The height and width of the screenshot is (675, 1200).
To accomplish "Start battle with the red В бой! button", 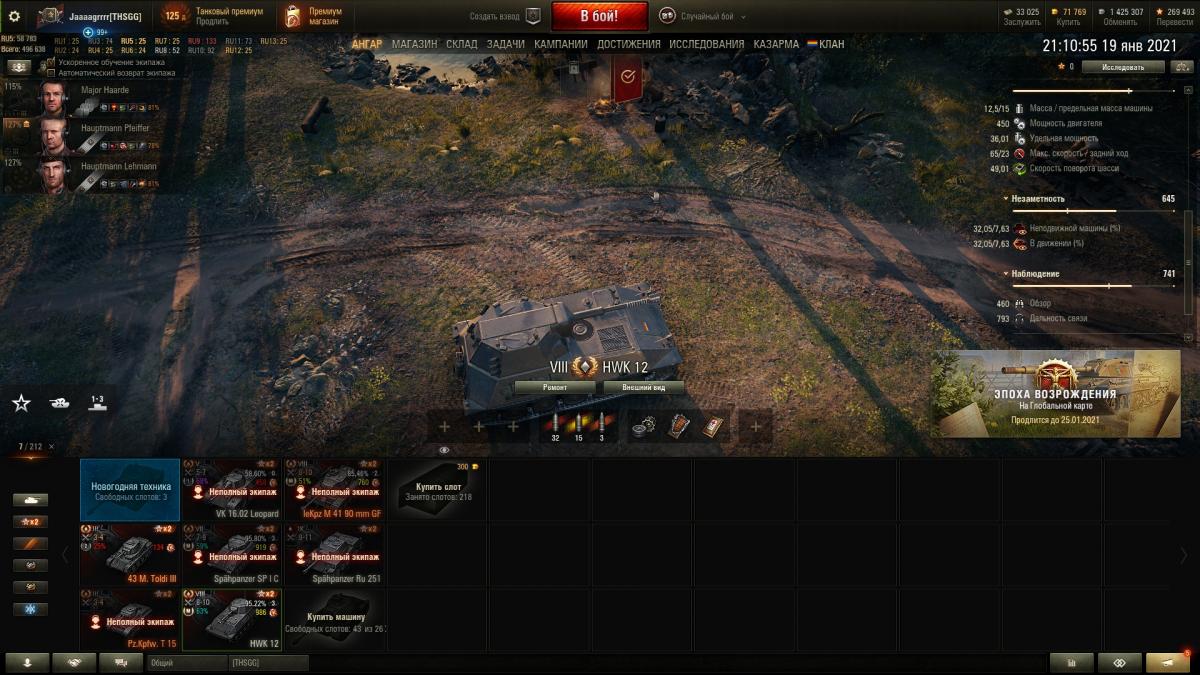I will click(x=599, y=16).
